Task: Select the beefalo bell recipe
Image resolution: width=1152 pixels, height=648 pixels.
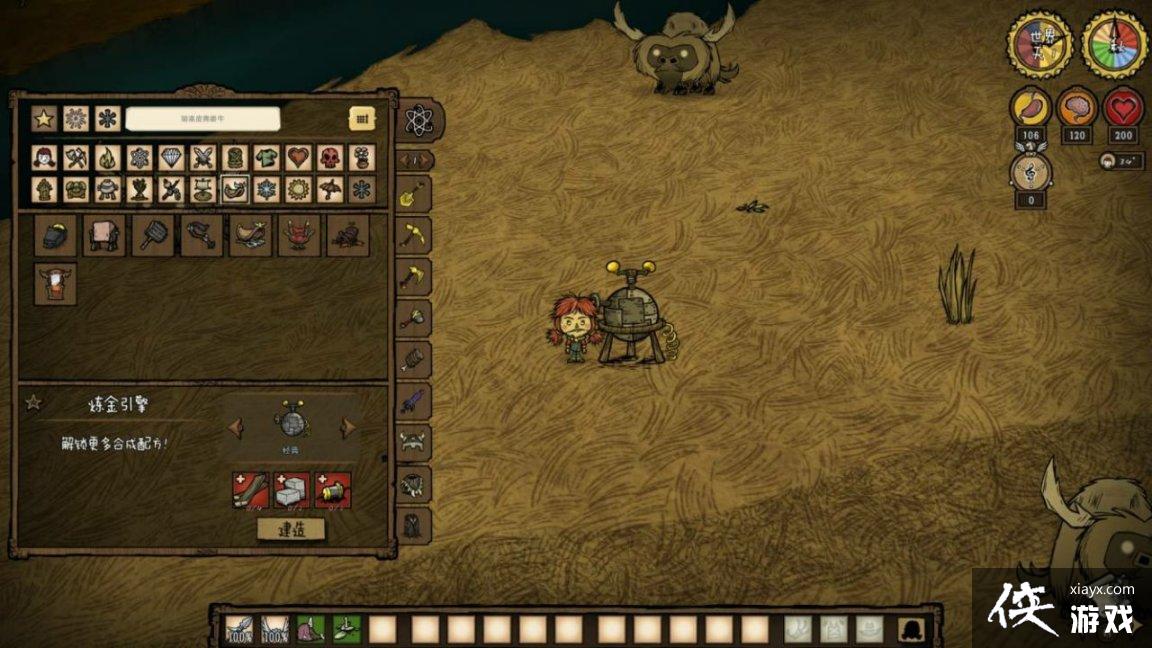Action: [x=56, y=284]
